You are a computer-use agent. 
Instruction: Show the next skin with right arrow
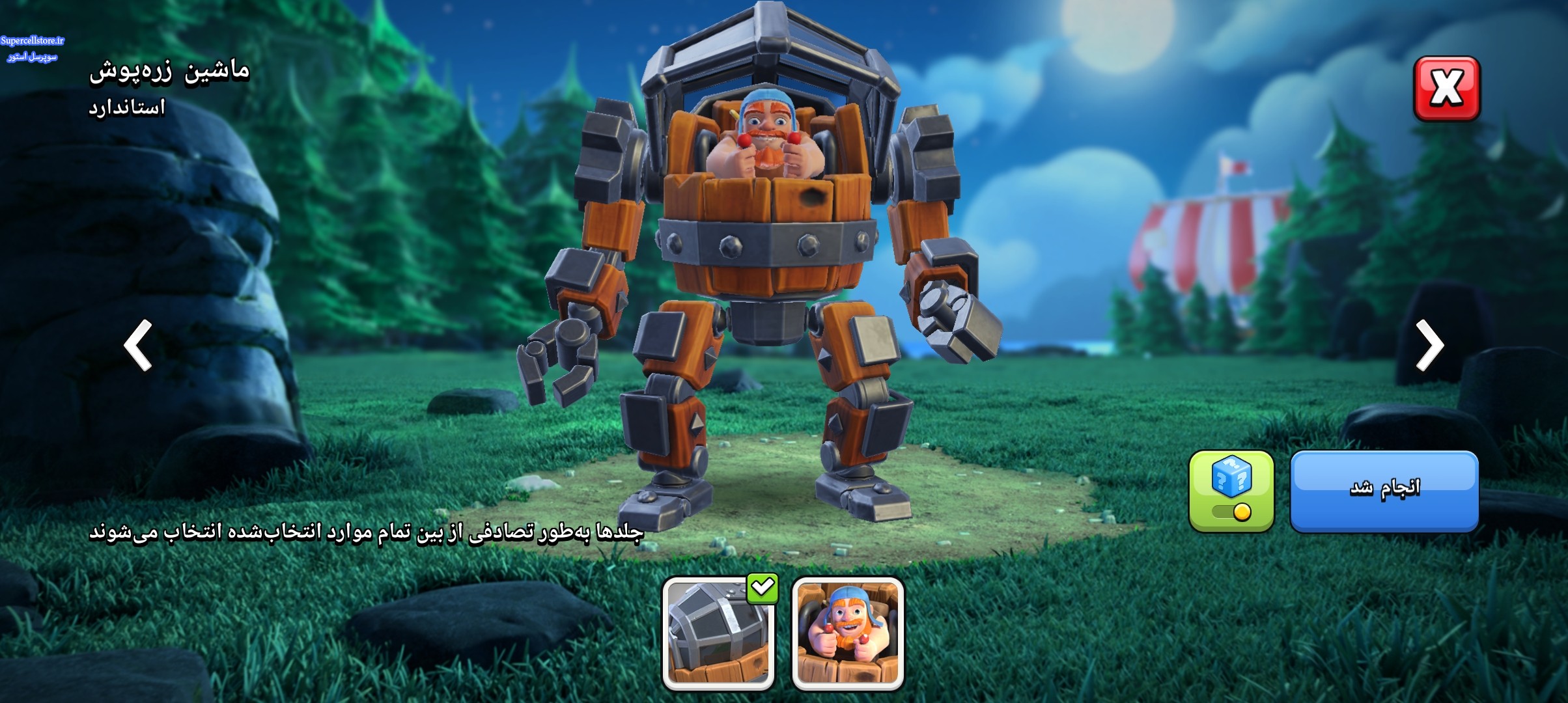[x=1429, y=345]
